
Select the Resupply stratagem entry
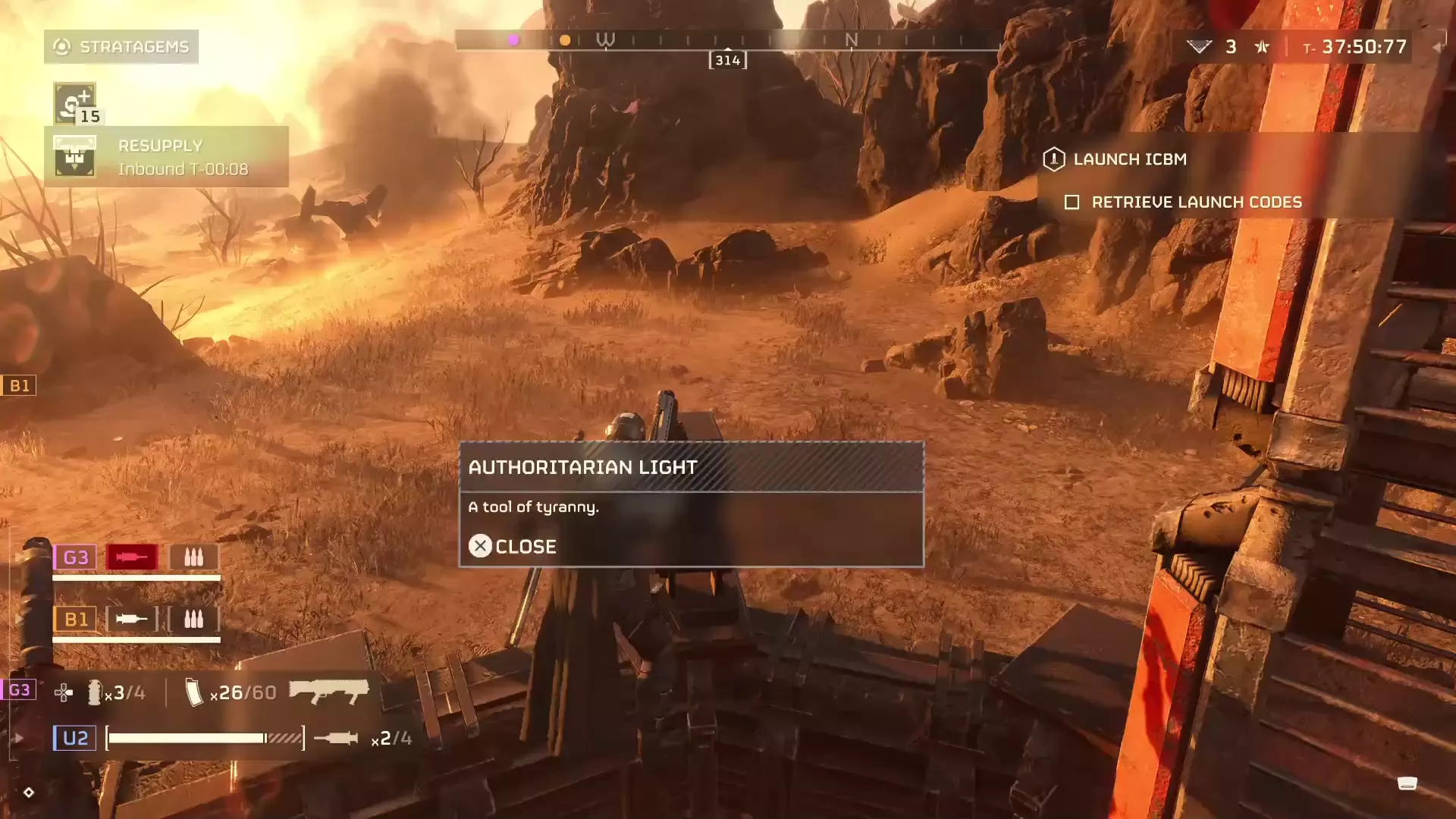[x=166, y=157]
